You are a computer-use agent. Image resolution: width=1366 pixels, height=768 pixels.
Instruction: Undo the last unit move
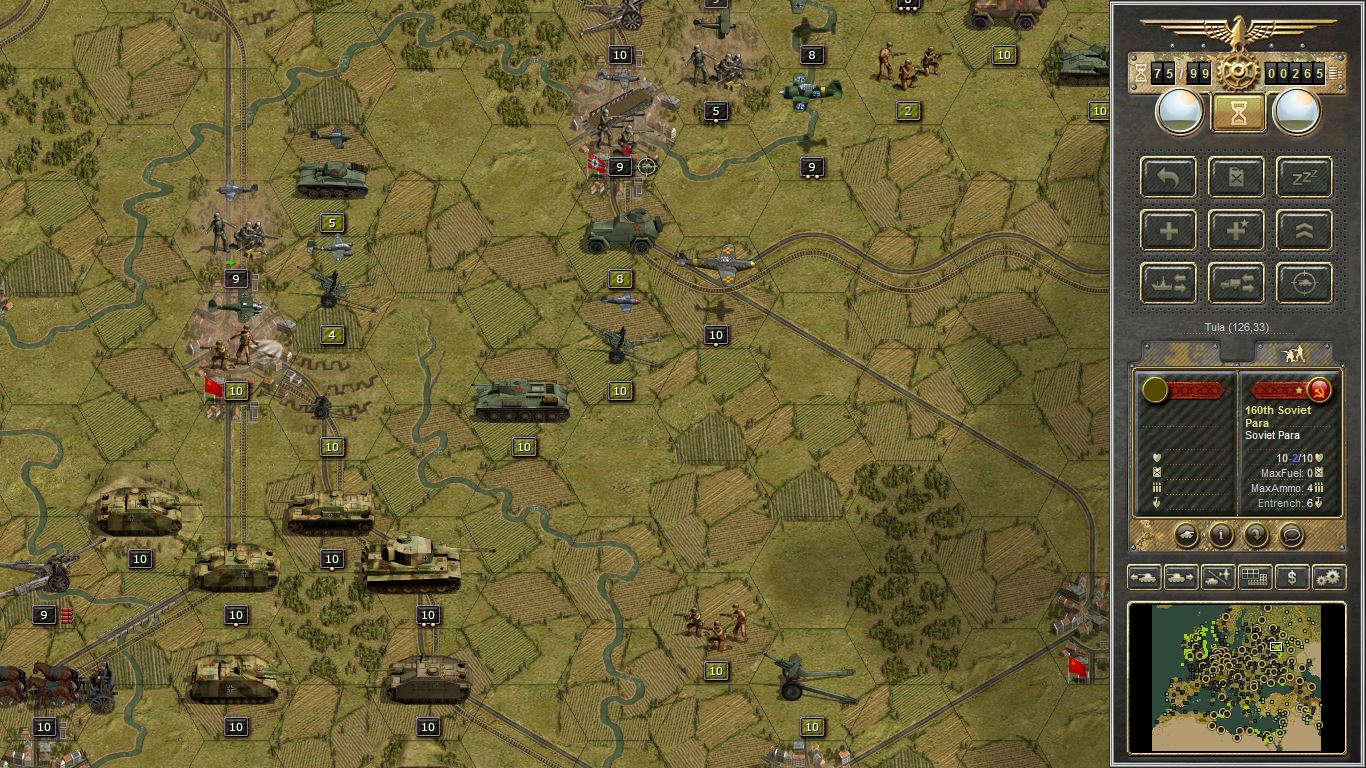click(1169, 177)
